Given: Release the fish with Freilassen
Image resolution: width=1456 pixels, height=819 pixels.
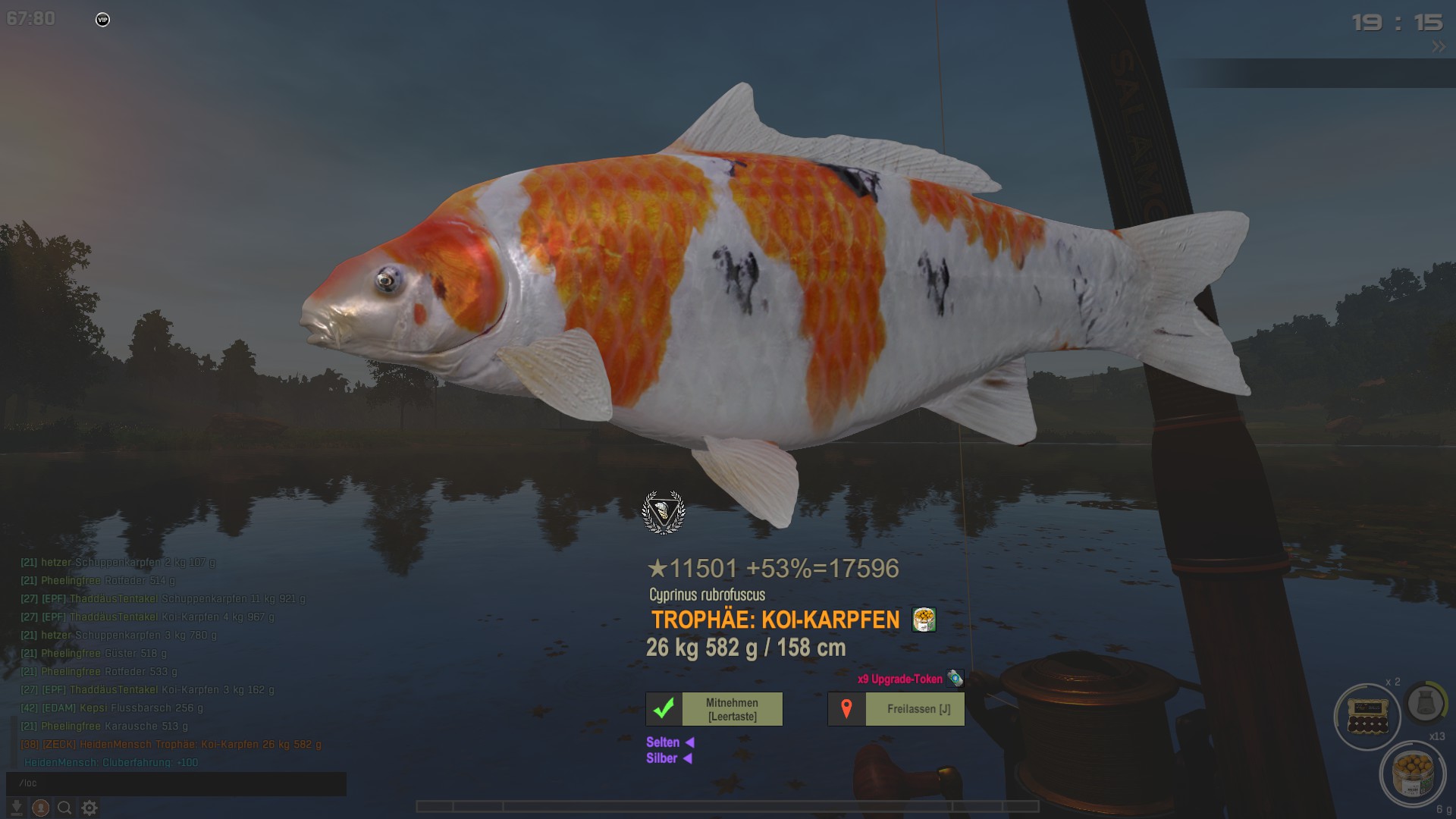Looking at the screenshot, I should click(x=896, y=709).
